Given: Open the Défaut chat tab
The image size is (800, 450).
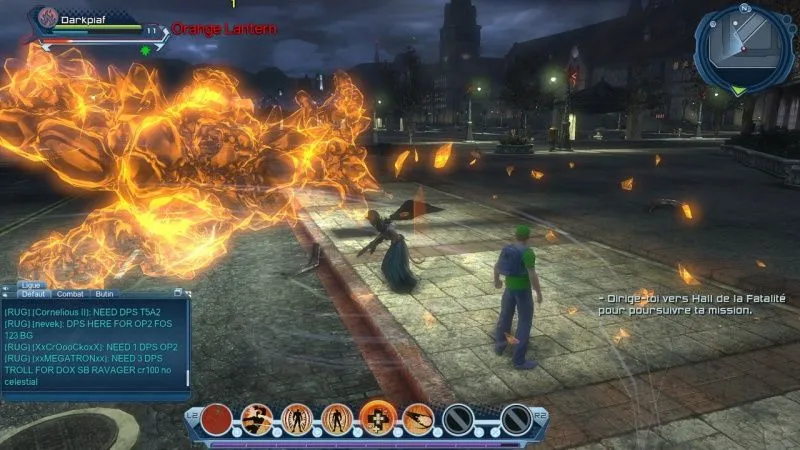Looking at the screenshot, I should (x=34, y=294).
